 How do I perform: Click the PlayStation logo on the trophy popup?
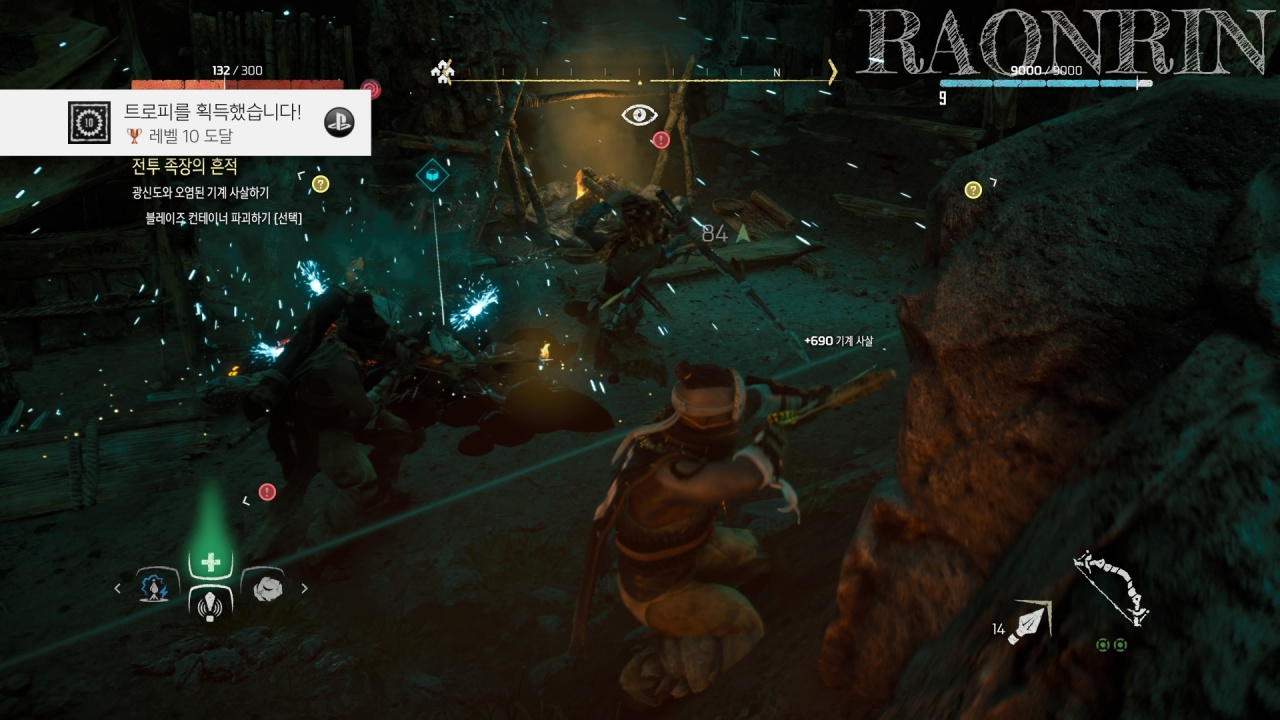point(340,122)
